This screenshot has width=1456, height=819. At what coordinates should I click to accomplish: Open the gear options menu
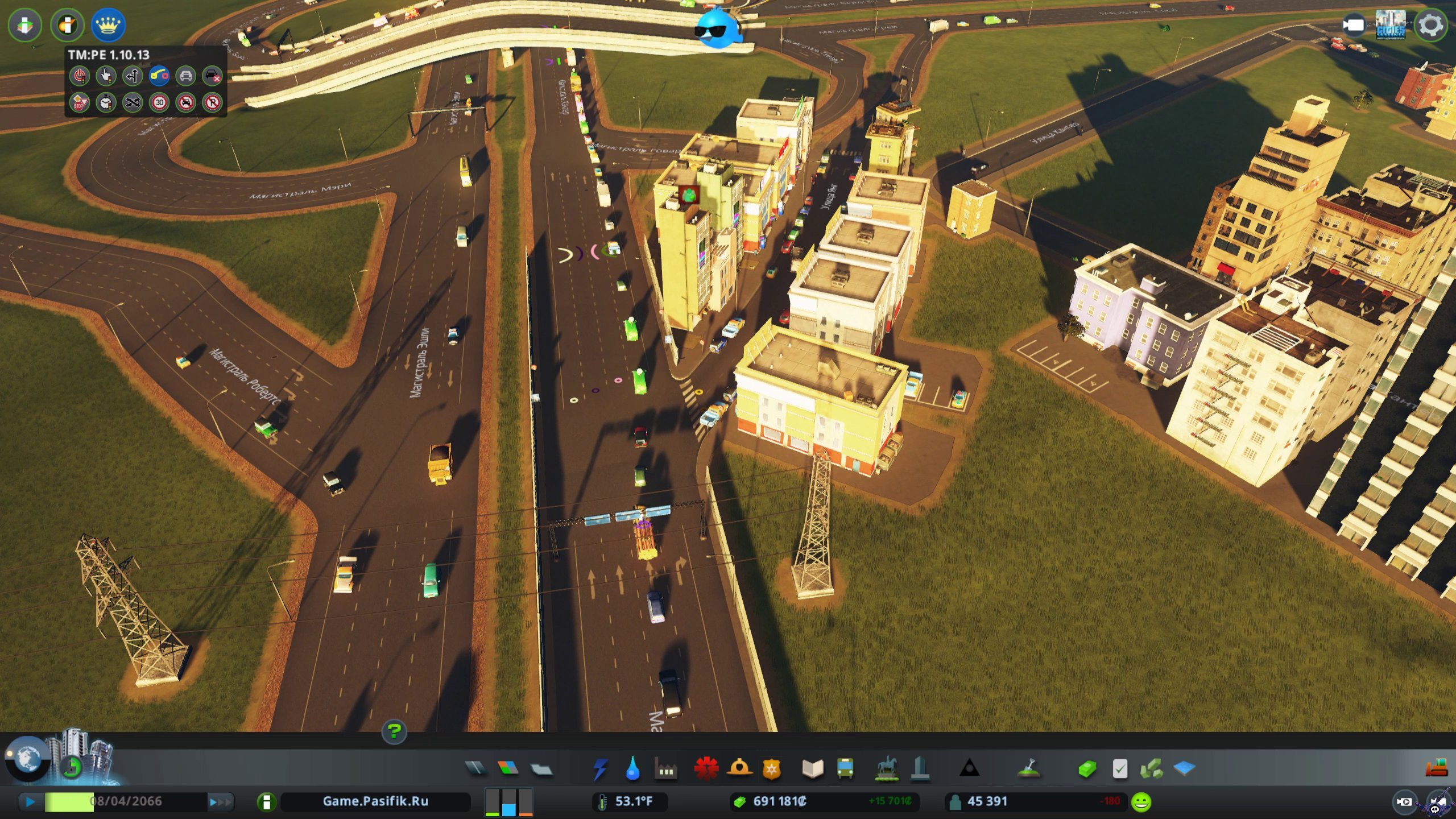1431,25
